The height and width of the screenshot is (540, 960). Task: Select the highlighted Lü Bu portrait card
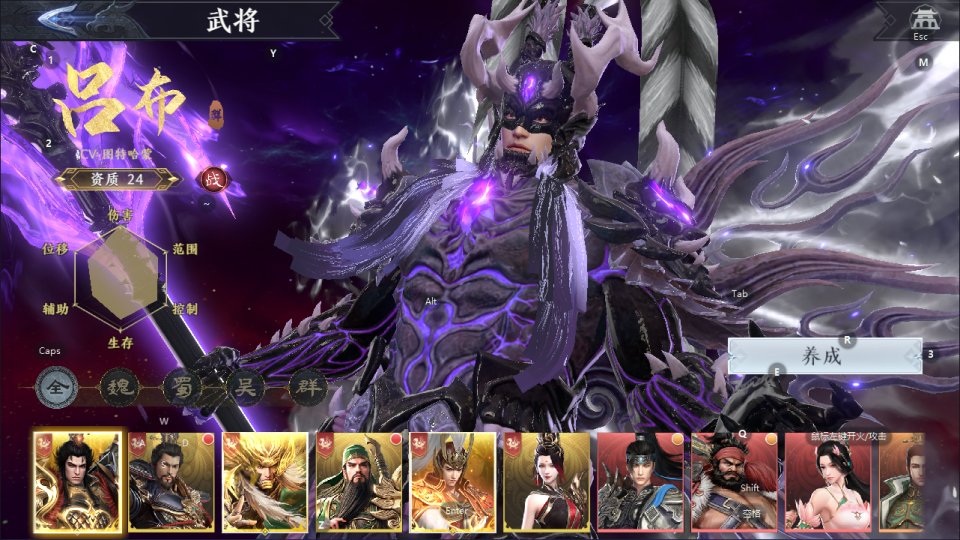78,481
